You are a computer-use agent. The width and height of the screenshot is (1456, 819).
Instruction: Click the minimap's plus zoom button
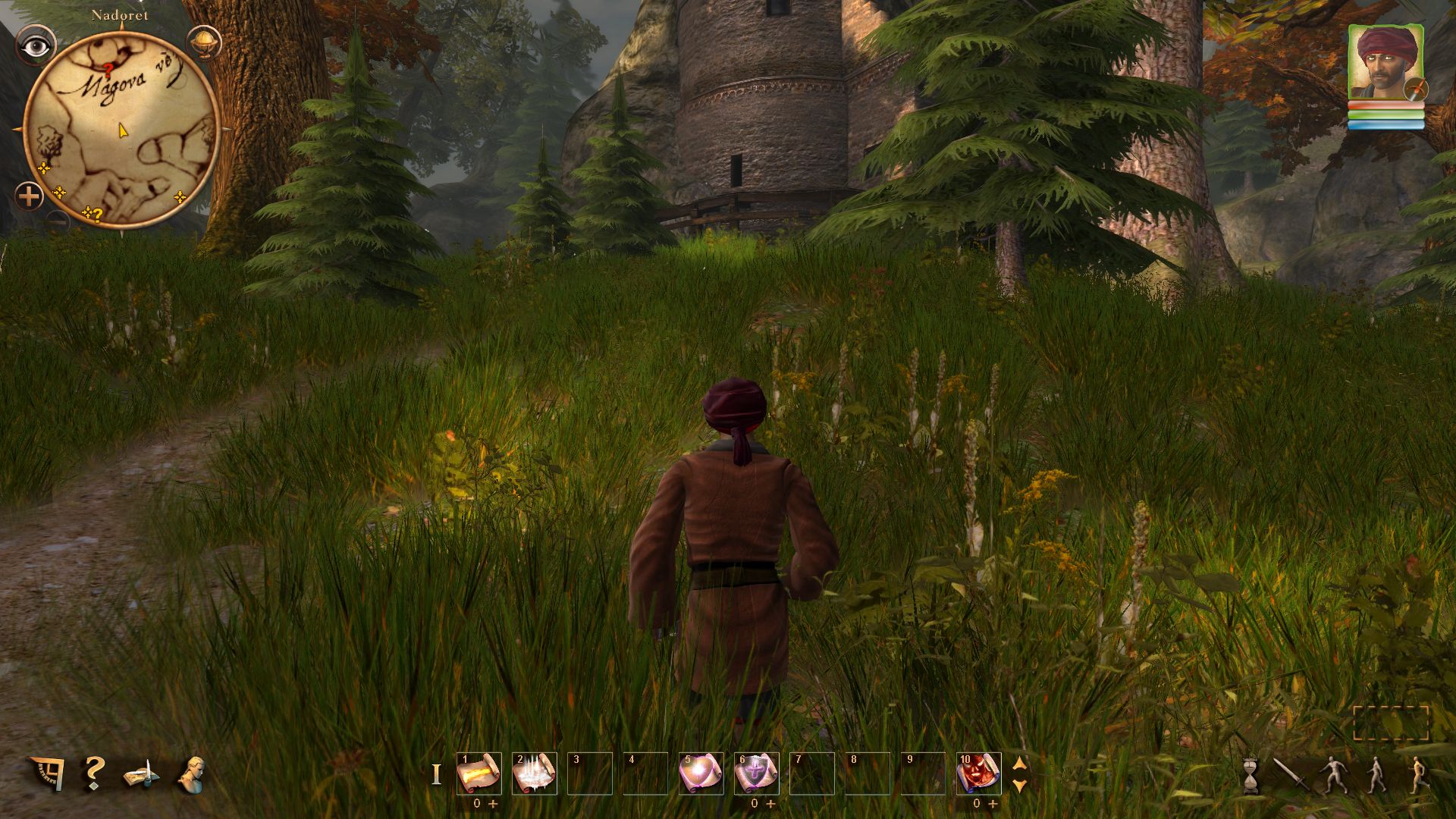pyautogui.click(x=29, y=197)
